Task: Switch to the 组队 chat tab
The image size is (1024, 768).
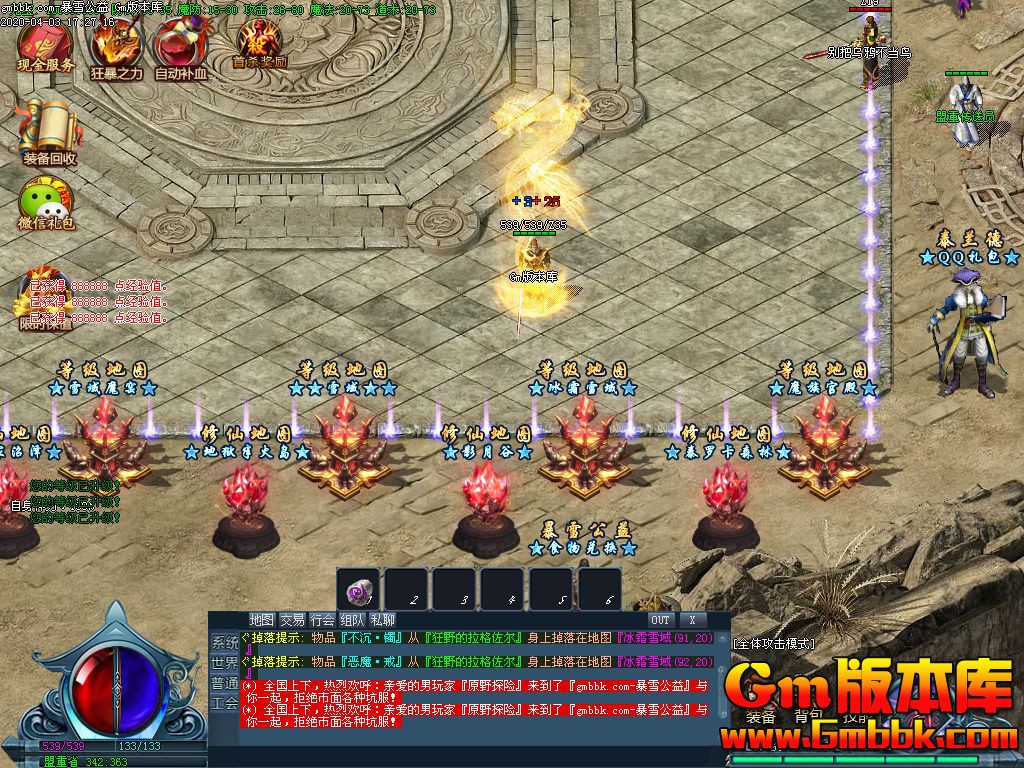Action: pos(352,620)
